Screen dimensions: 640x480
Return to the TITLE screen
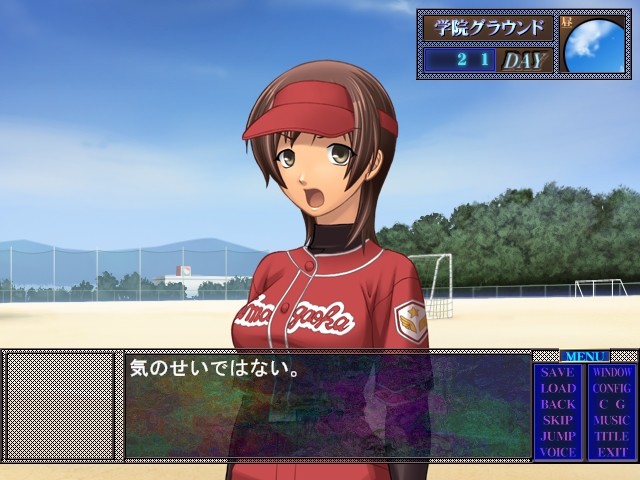point(611,437)
